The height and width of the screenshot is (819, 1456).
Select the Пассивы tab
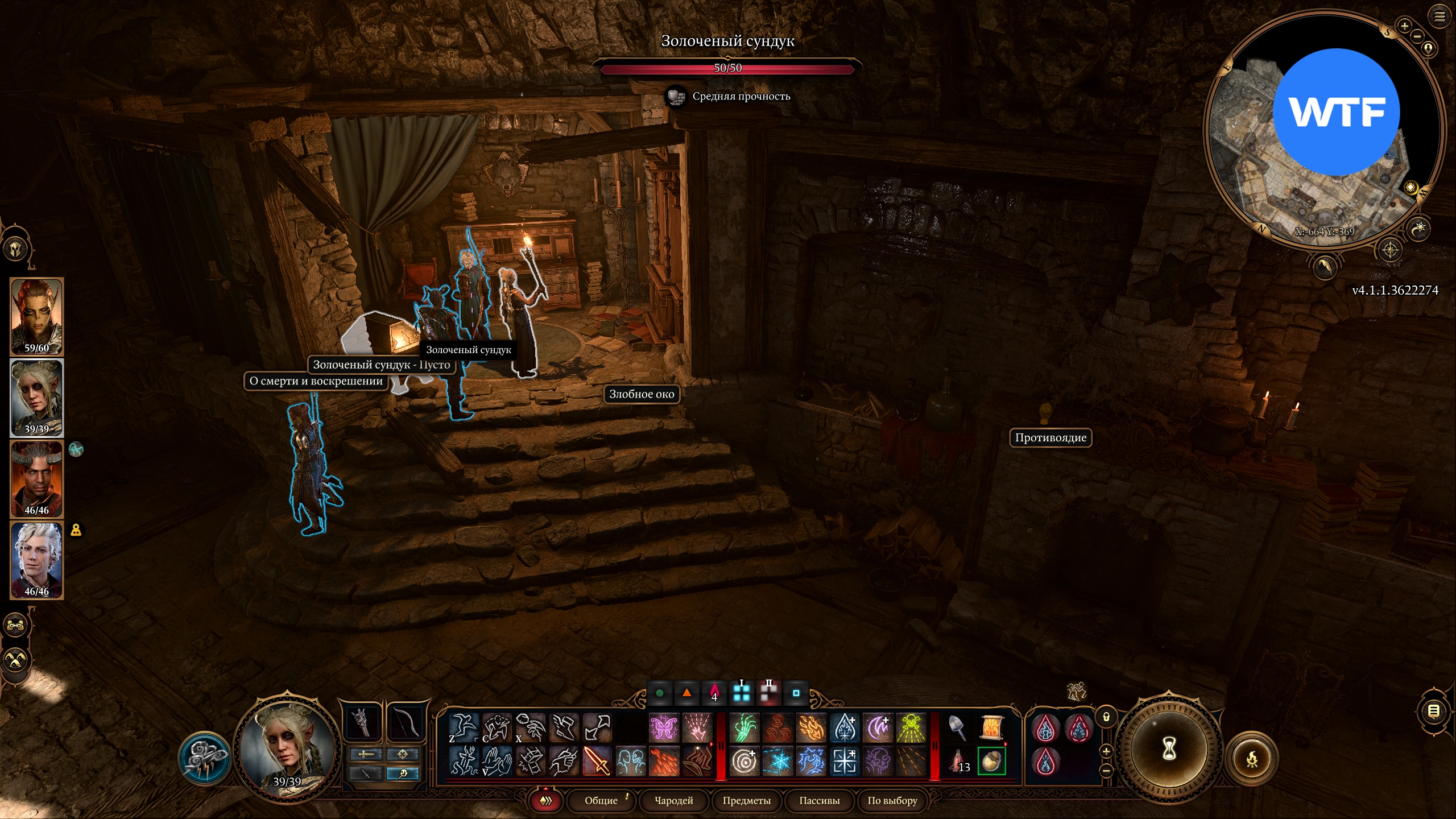coord(819,801)
